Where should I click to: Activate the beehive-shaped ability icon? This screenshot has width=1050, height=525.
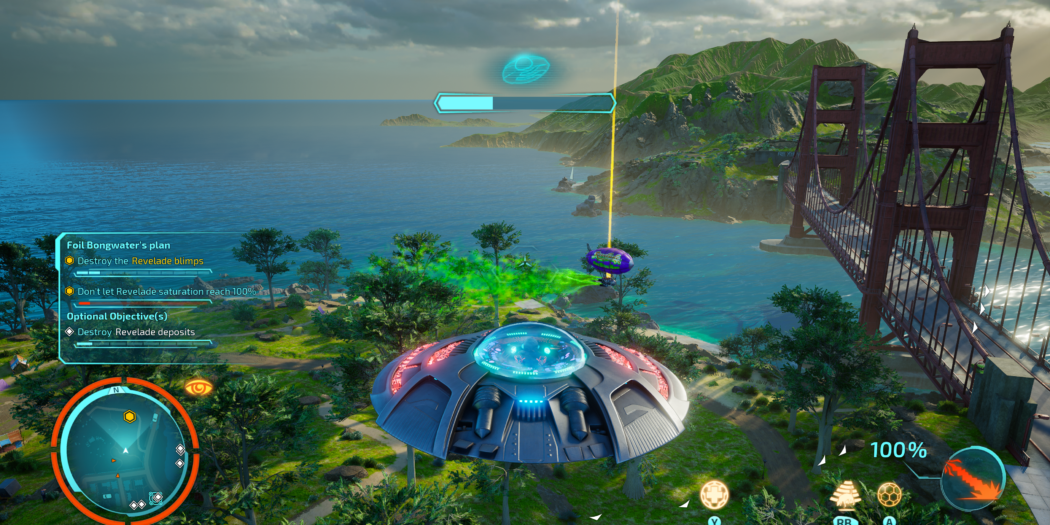[846, 495]
